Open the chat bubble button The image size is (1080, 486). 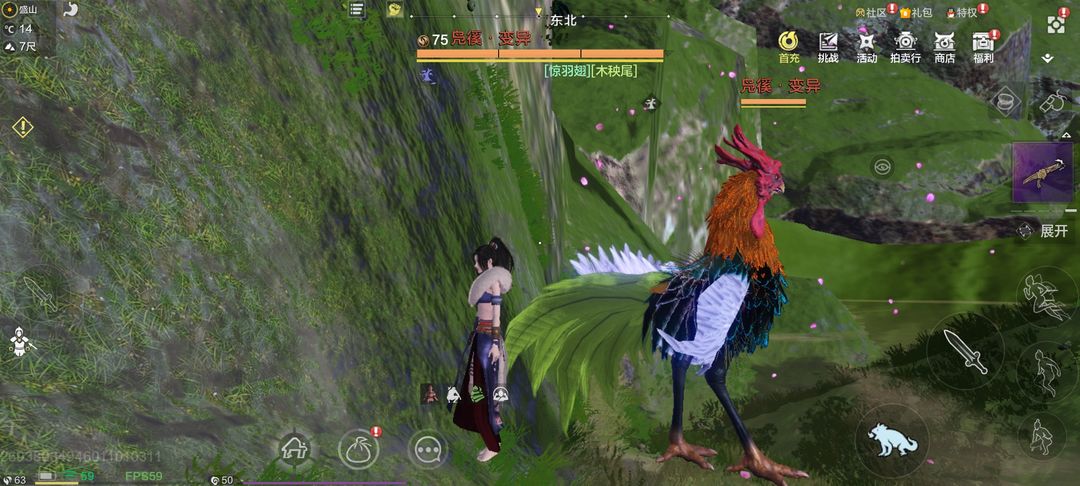point(428,448)
